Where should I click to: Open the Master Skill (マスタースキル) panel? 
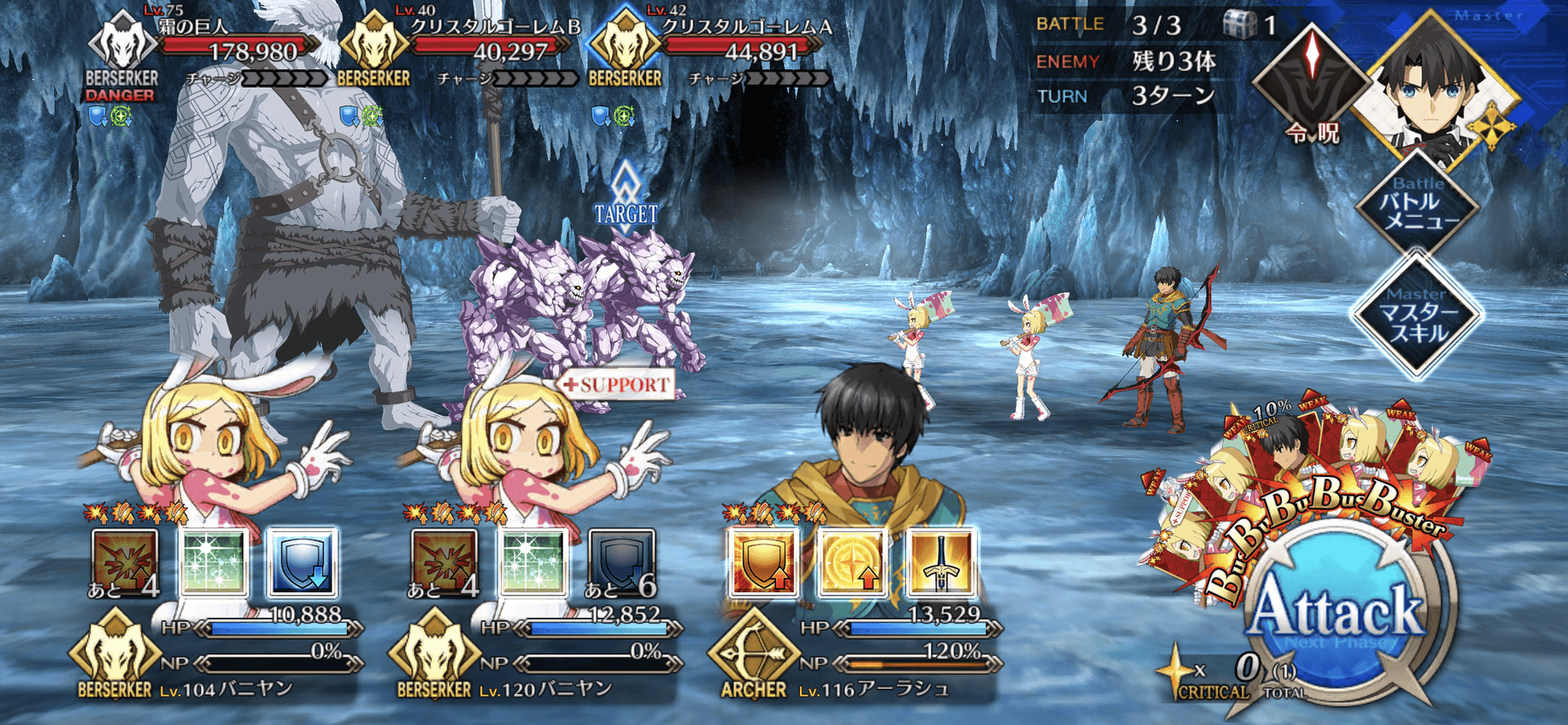[x=1417, y=316]
